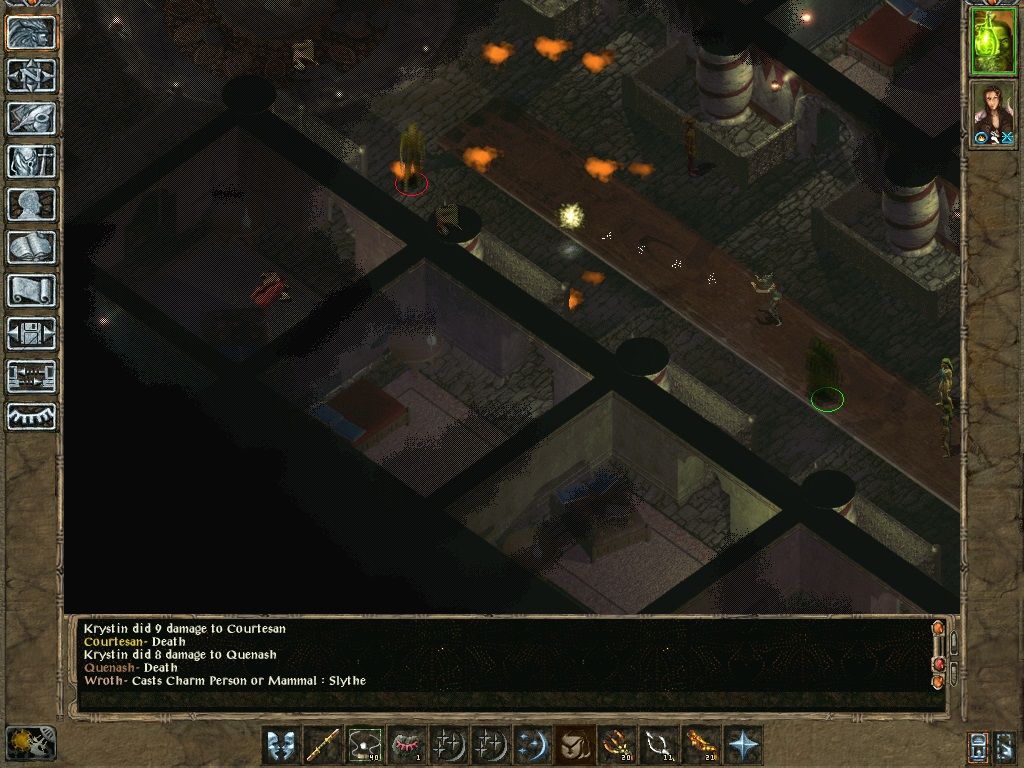Click the sun clock in bottom-left corner
This screenshot has height=768, width=1024.
(x=30, y=742)
